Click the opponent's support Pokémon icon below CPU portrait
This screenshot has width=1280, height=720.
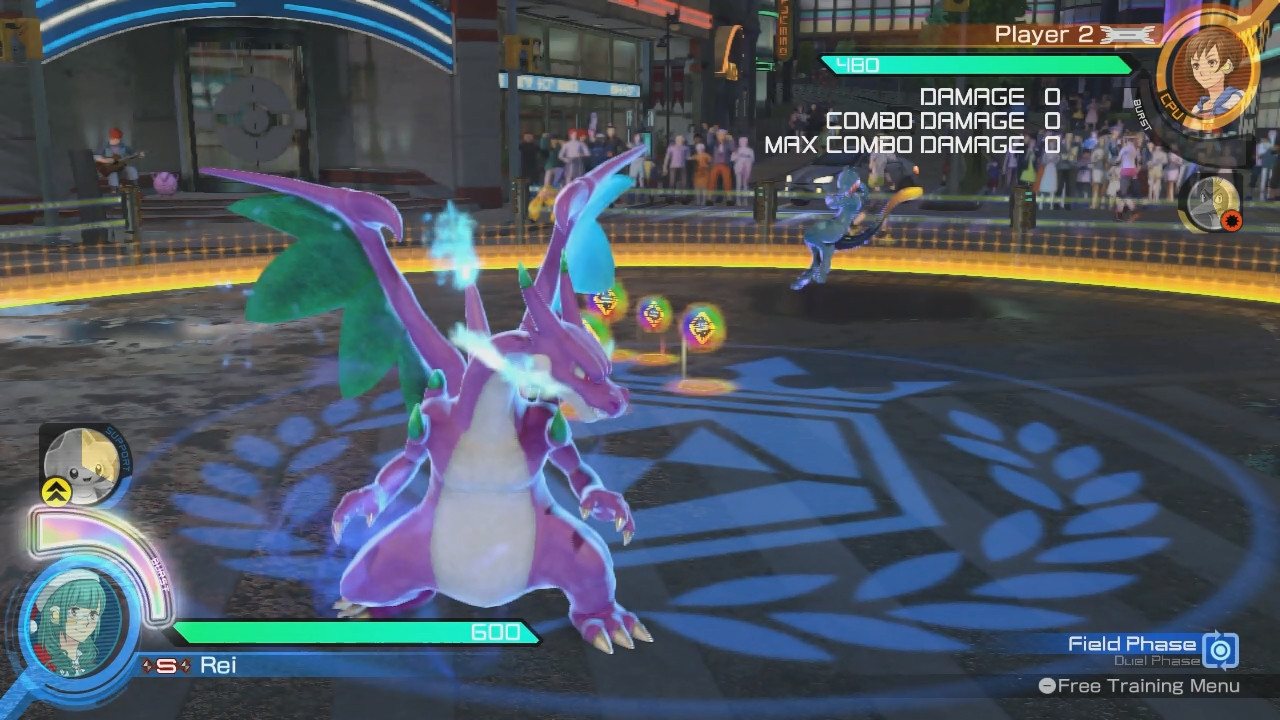tap(1213, 203)
